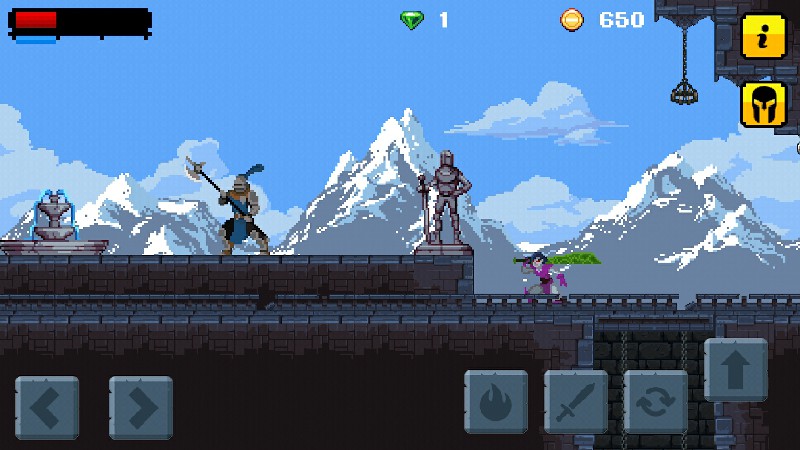Viewport: 800px width, 450px height.
Task: Tap the circular arrows swap button
Action: point(656,401)
